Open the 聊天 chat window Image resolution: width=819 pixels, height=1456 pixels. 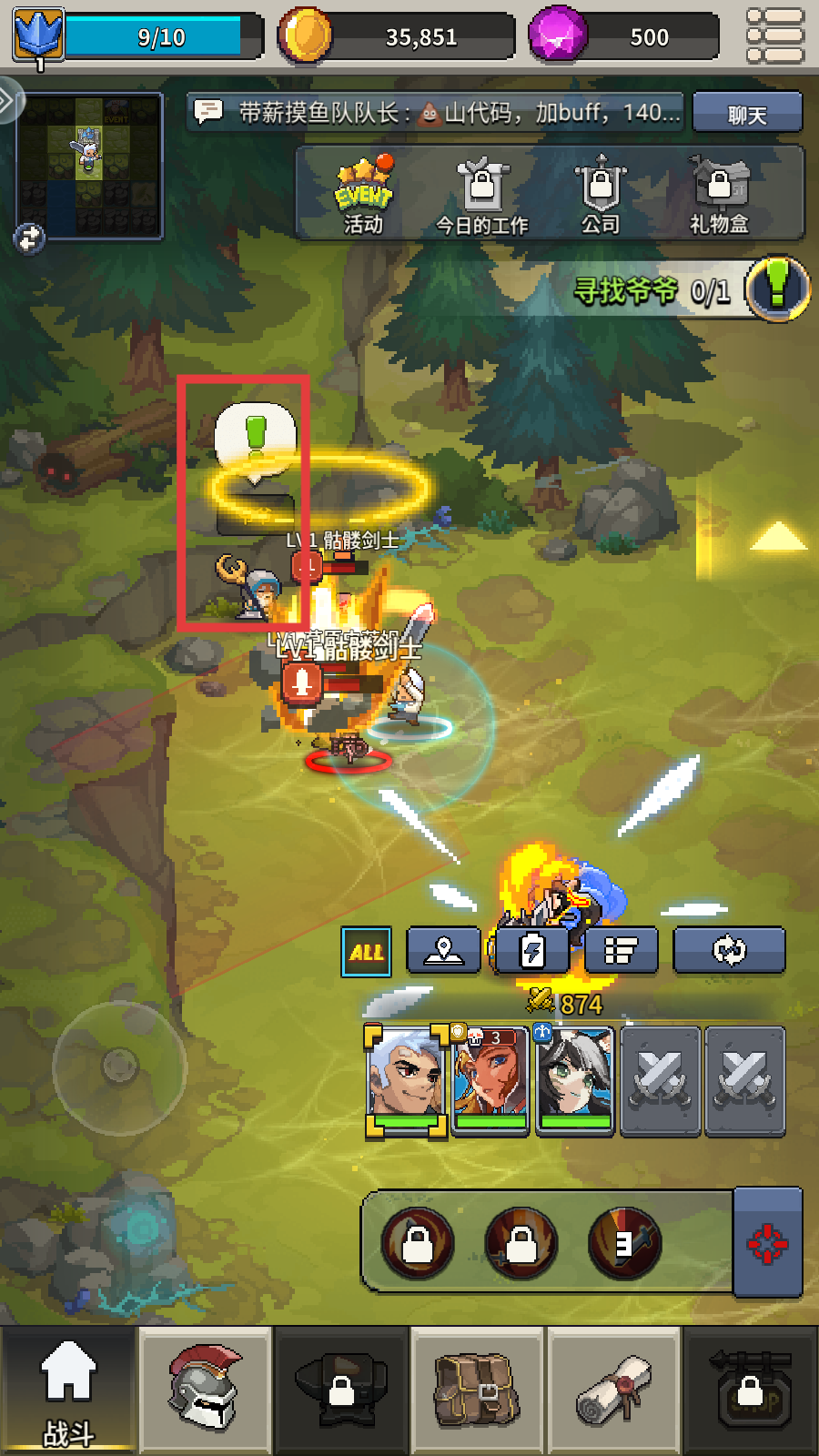pyautogui.click(x=746, y=114)
